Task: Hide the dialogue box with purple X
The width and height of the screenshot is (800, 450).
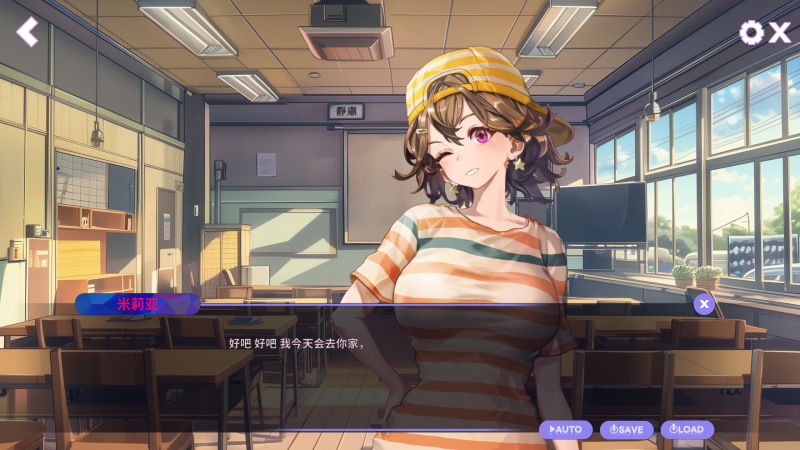Action: [x=704, y=304]
